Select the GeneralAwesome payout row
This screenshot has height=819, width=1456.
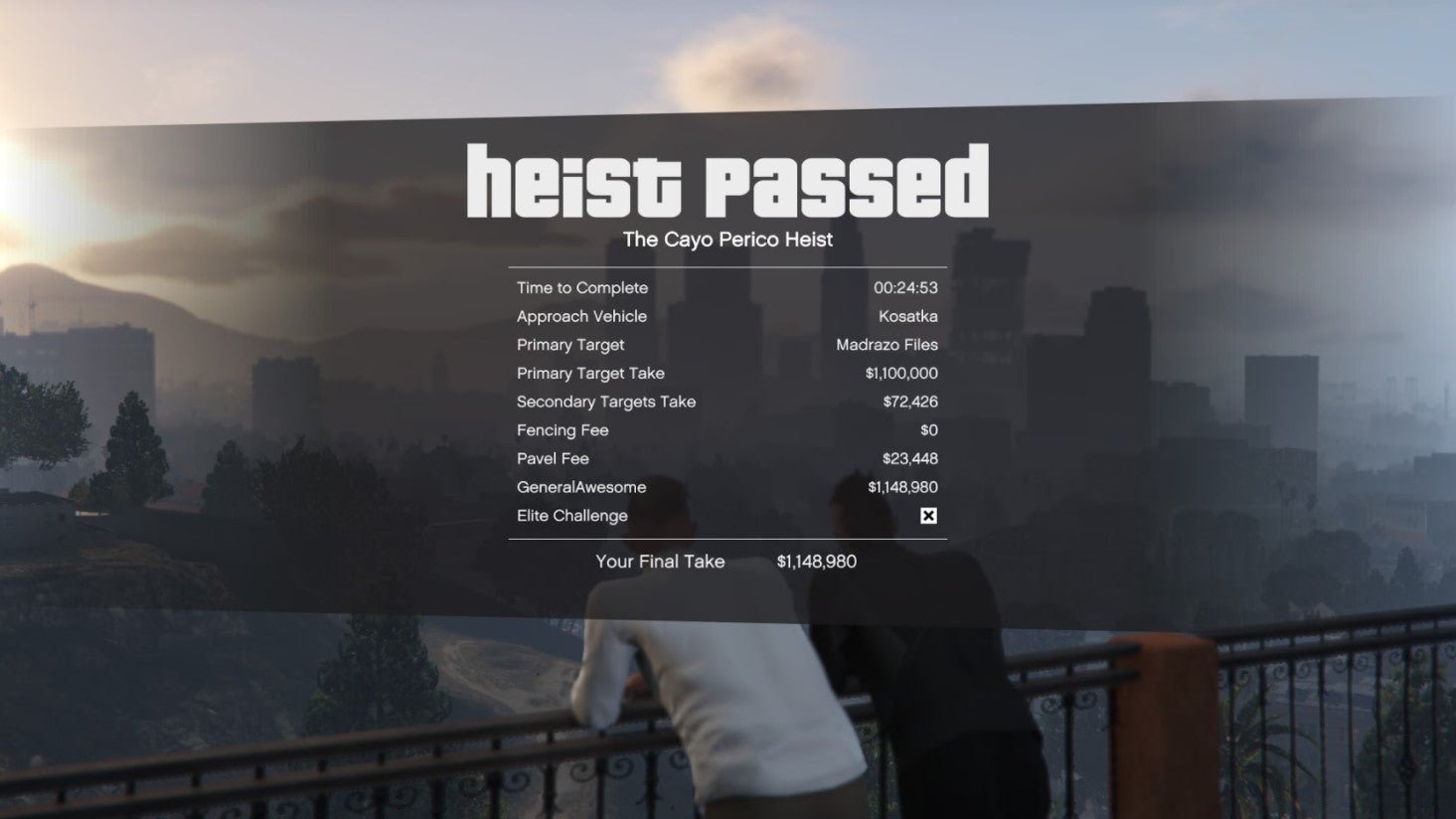[x=726, y=487]
